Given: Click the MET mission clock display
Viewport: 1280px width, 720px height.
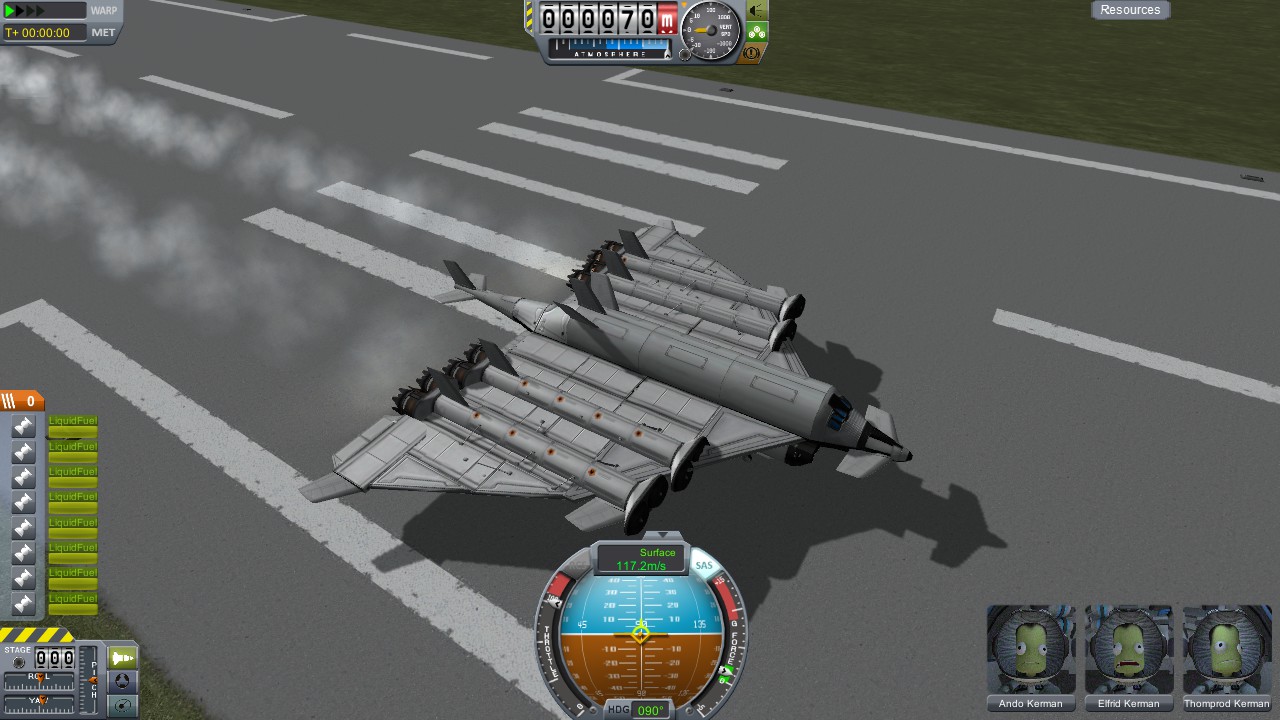Looking at the screenshot, I should pos(44,32).
